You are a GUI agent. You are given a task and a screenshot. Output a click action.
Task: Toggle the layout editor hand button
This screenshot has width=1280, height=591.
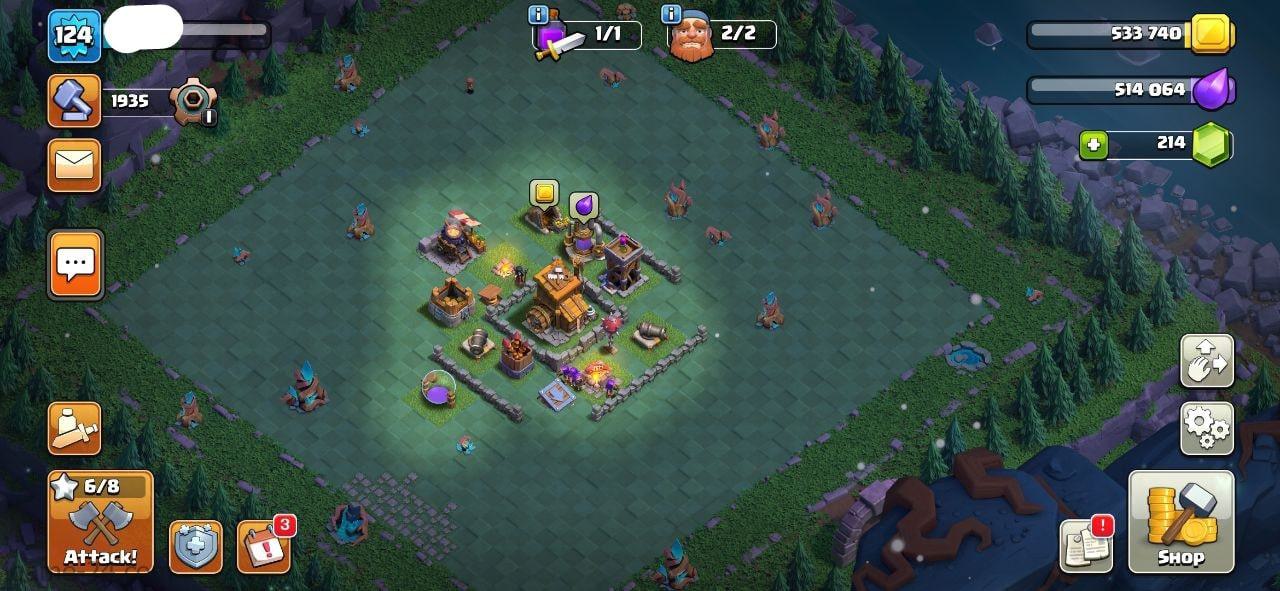[x=1207, y=360]
